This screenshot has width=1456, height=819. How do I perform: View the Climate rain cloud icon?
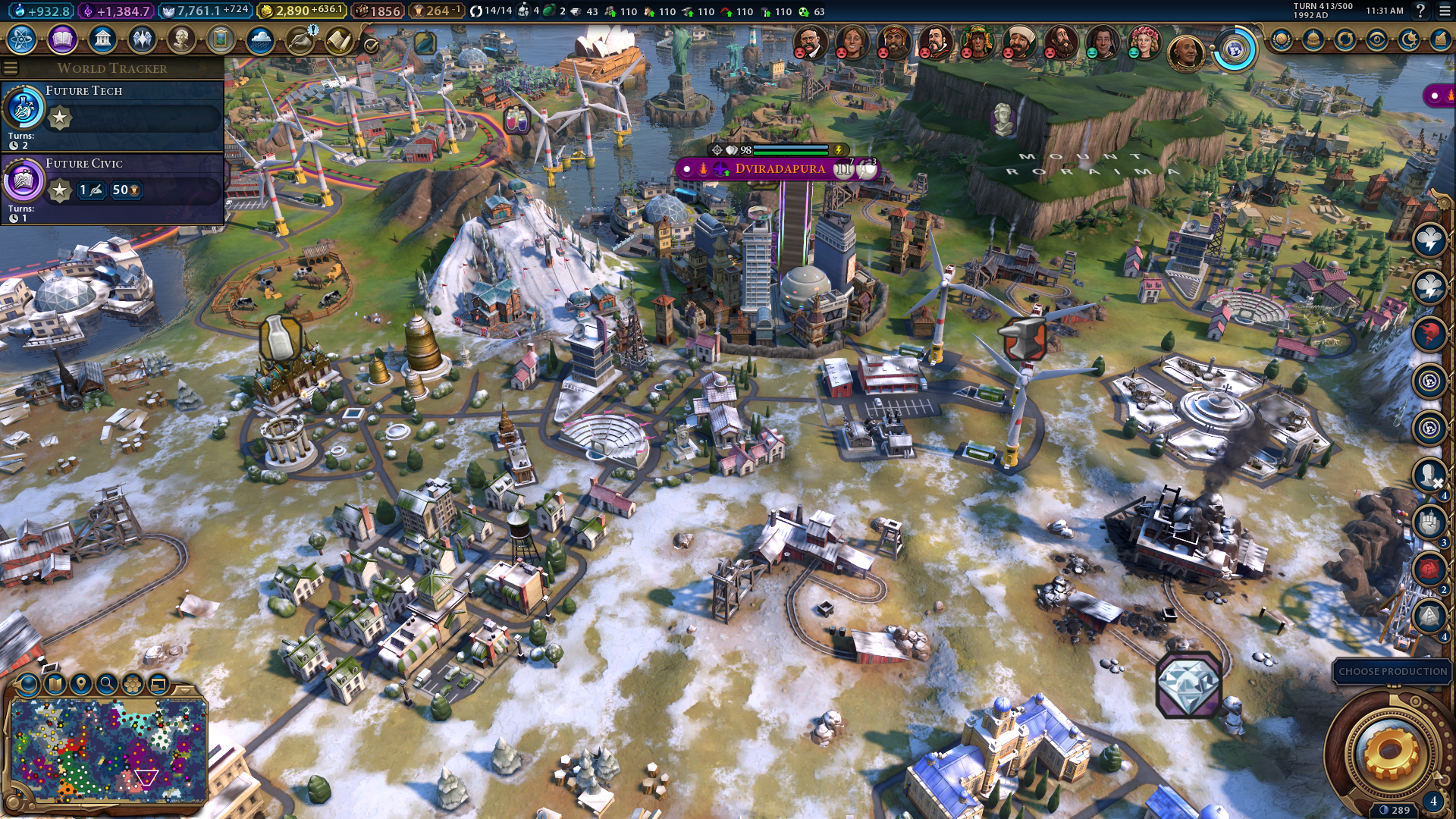260,39
